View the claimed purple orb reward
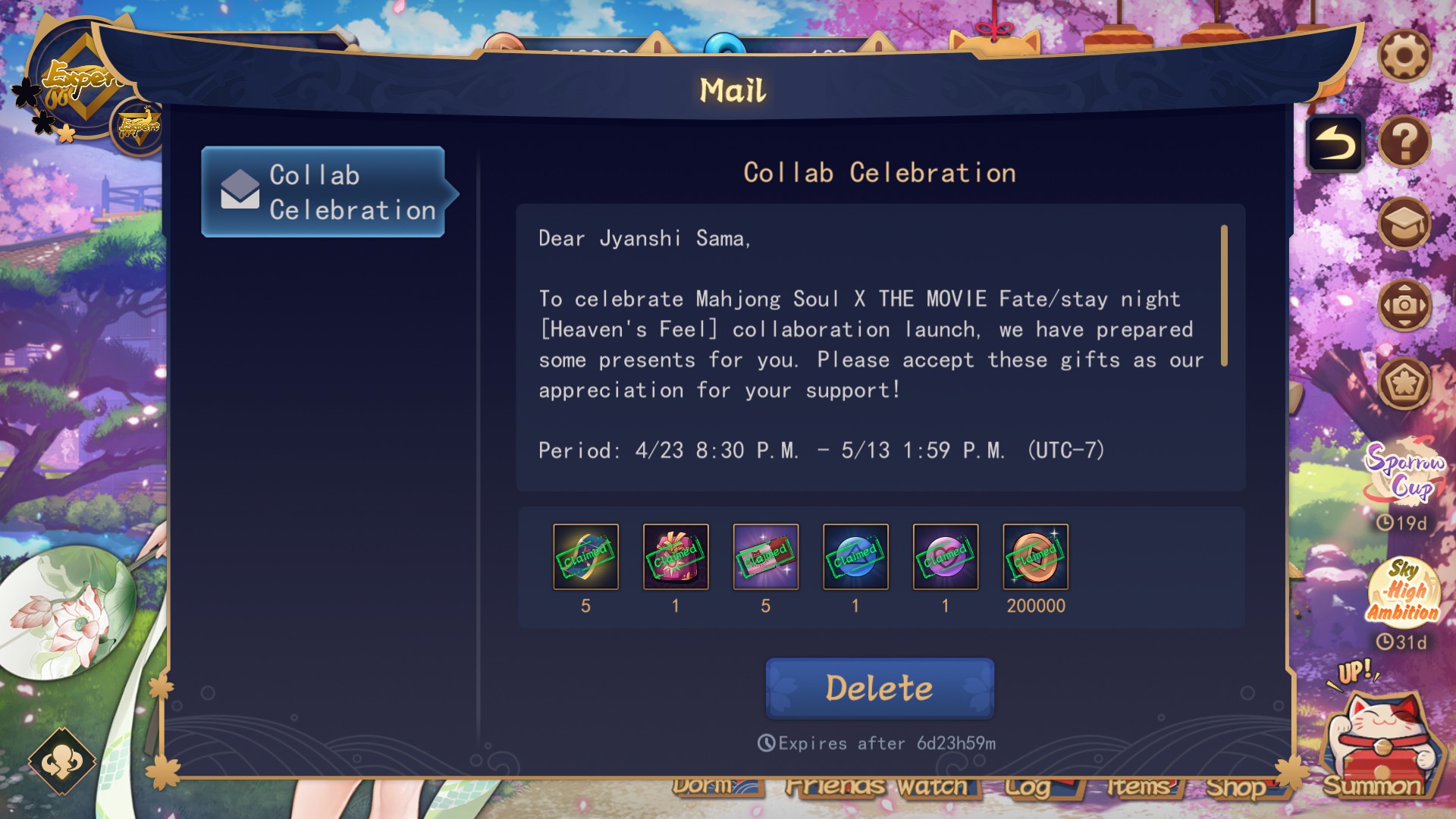This screenshot has width=1456, height=819. 946,557
